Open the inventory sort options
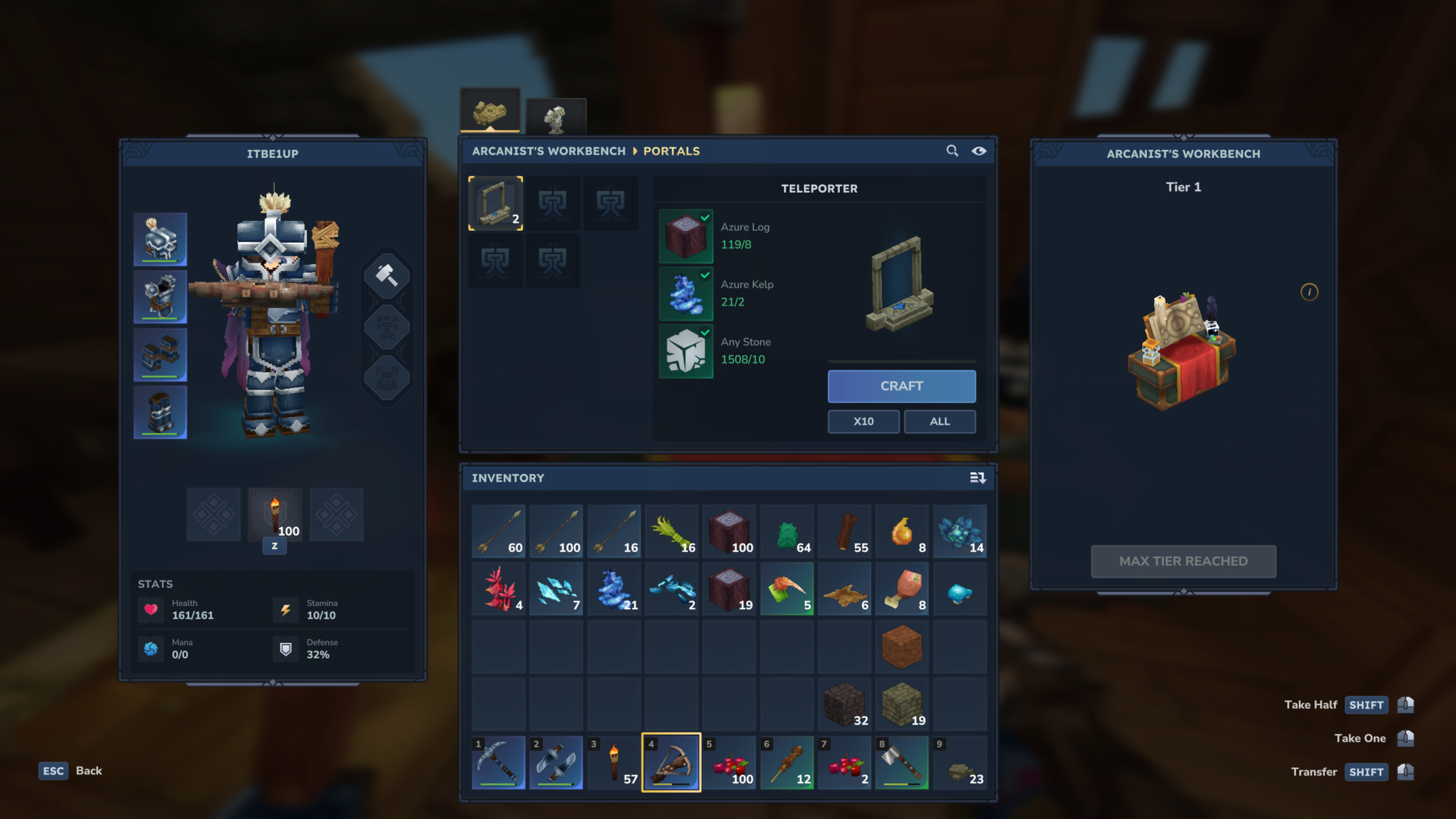The image size is (1456, 819). [979, 478]
